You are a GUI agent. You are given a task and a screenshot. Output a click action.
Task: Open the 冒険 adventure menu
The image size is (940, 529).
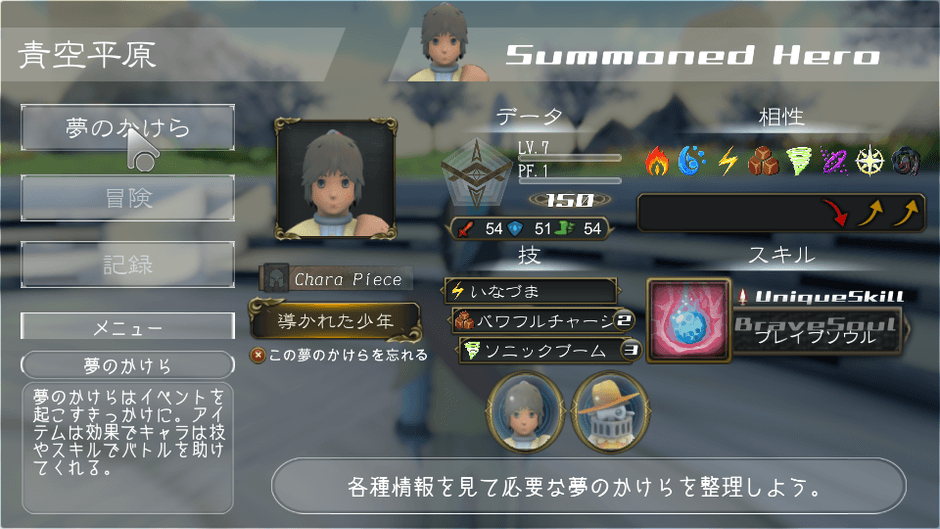[128, 198]
